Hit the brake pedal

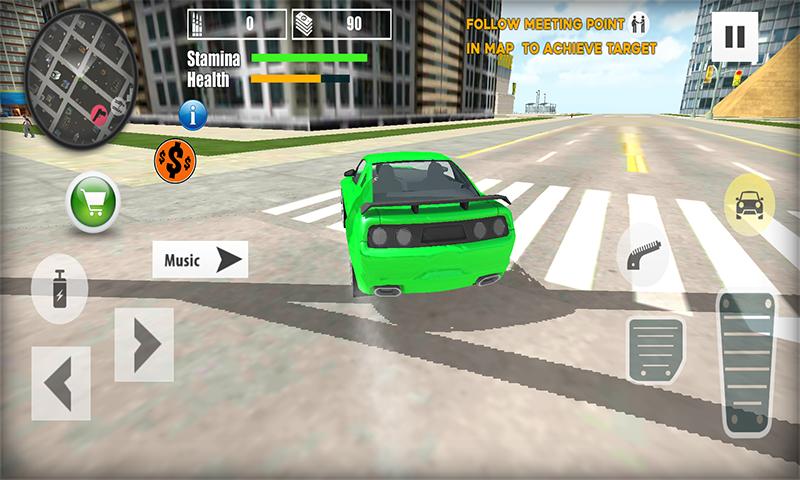(x=655, y=350)
